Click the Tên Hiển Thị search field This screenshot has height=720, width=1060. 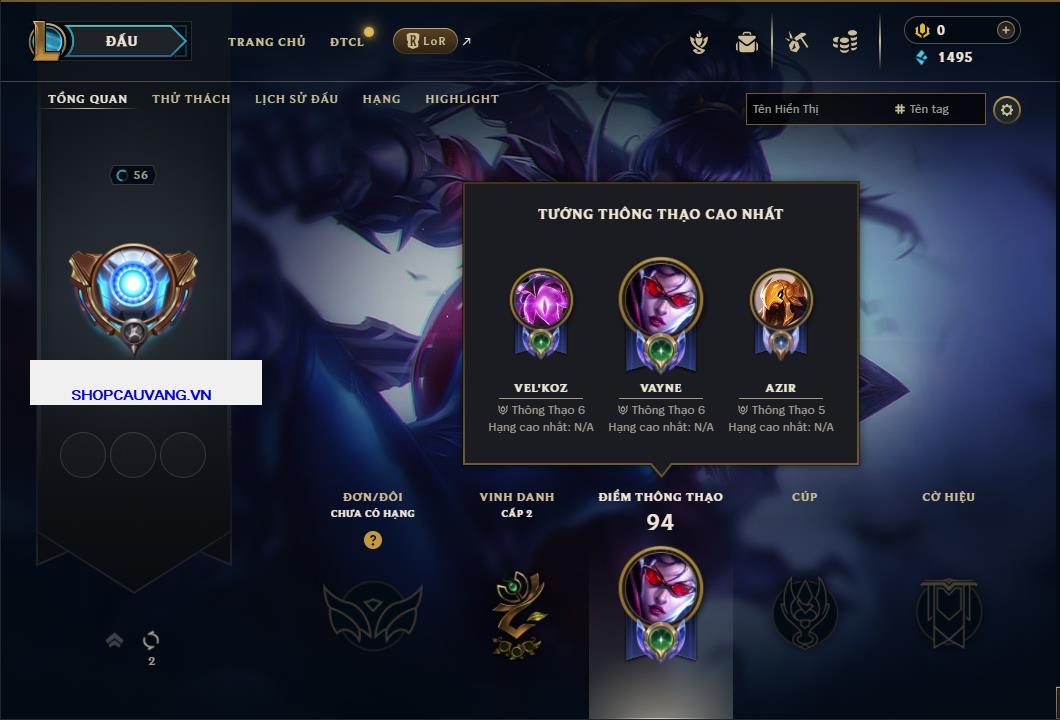tap(815, 109)
